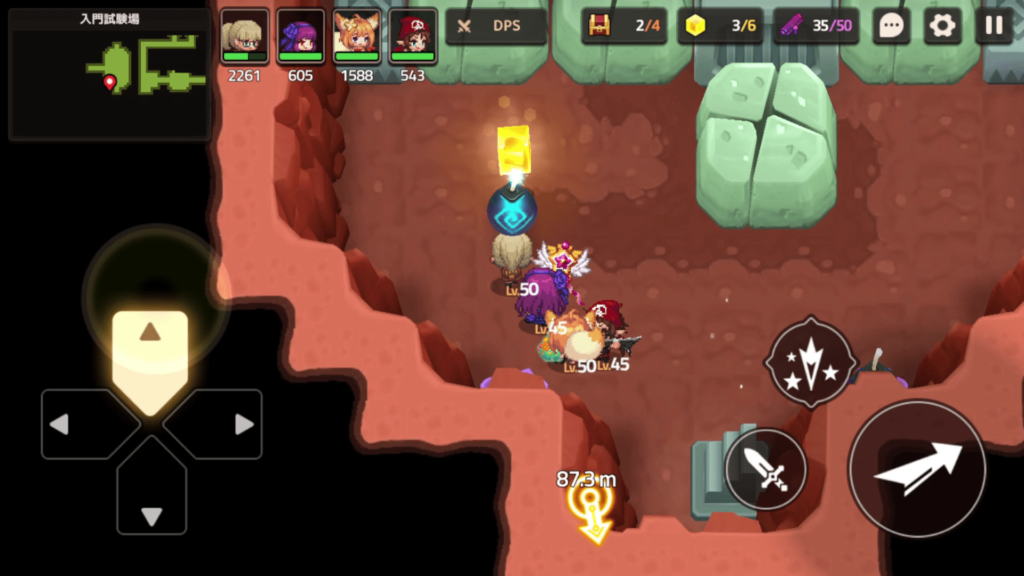Select the orange fox-eared hero portrait

[357, 38]
